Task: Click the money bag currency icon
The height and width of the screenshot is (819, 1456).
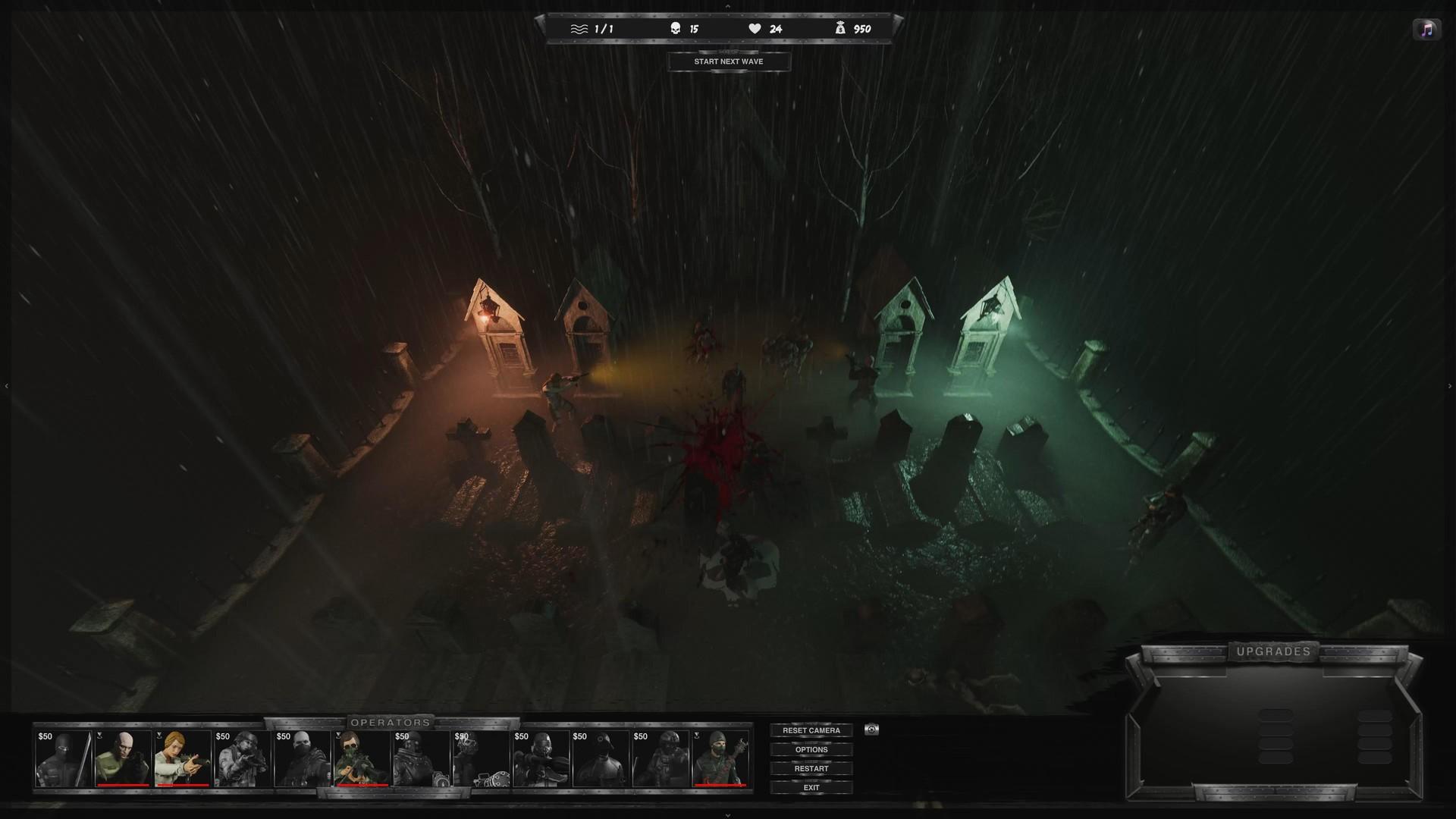Action: point(840,27)
